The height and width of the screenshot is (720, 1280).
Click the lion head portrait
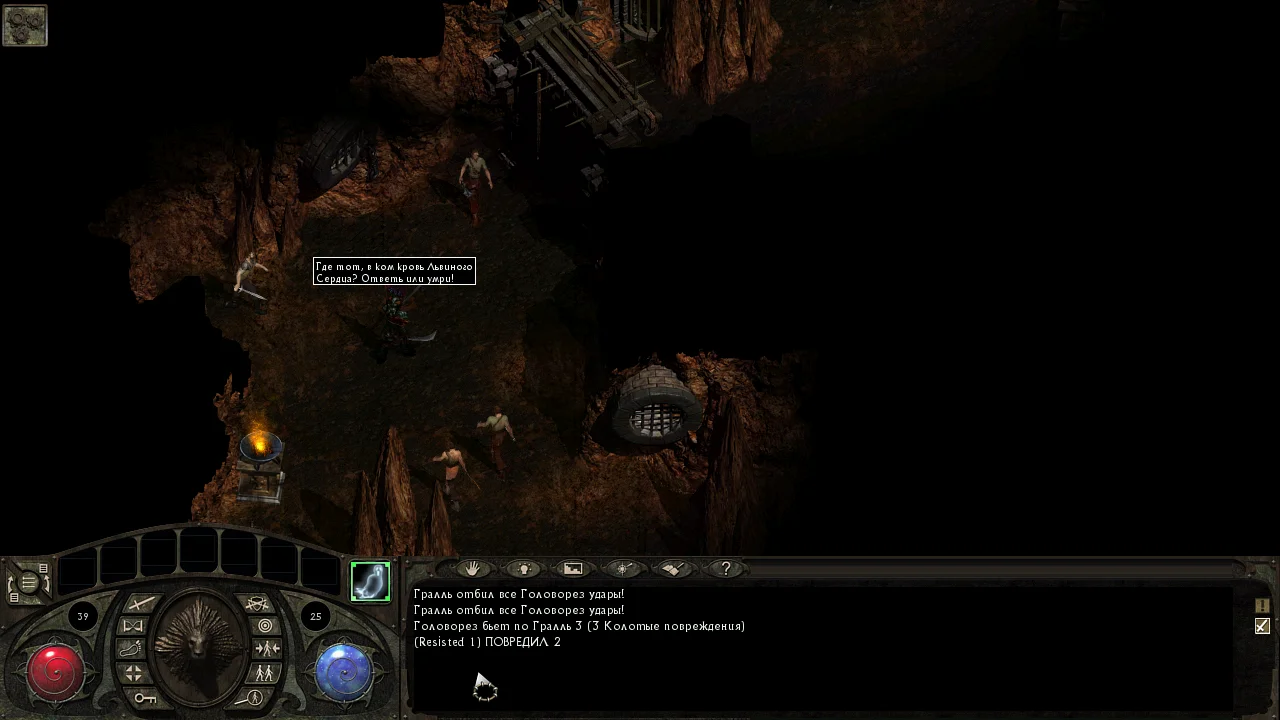pos(199,645)
